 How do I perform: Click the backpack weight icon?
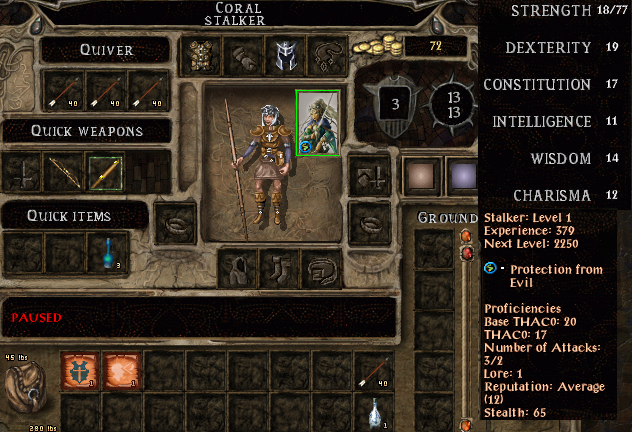pos(26,388)
